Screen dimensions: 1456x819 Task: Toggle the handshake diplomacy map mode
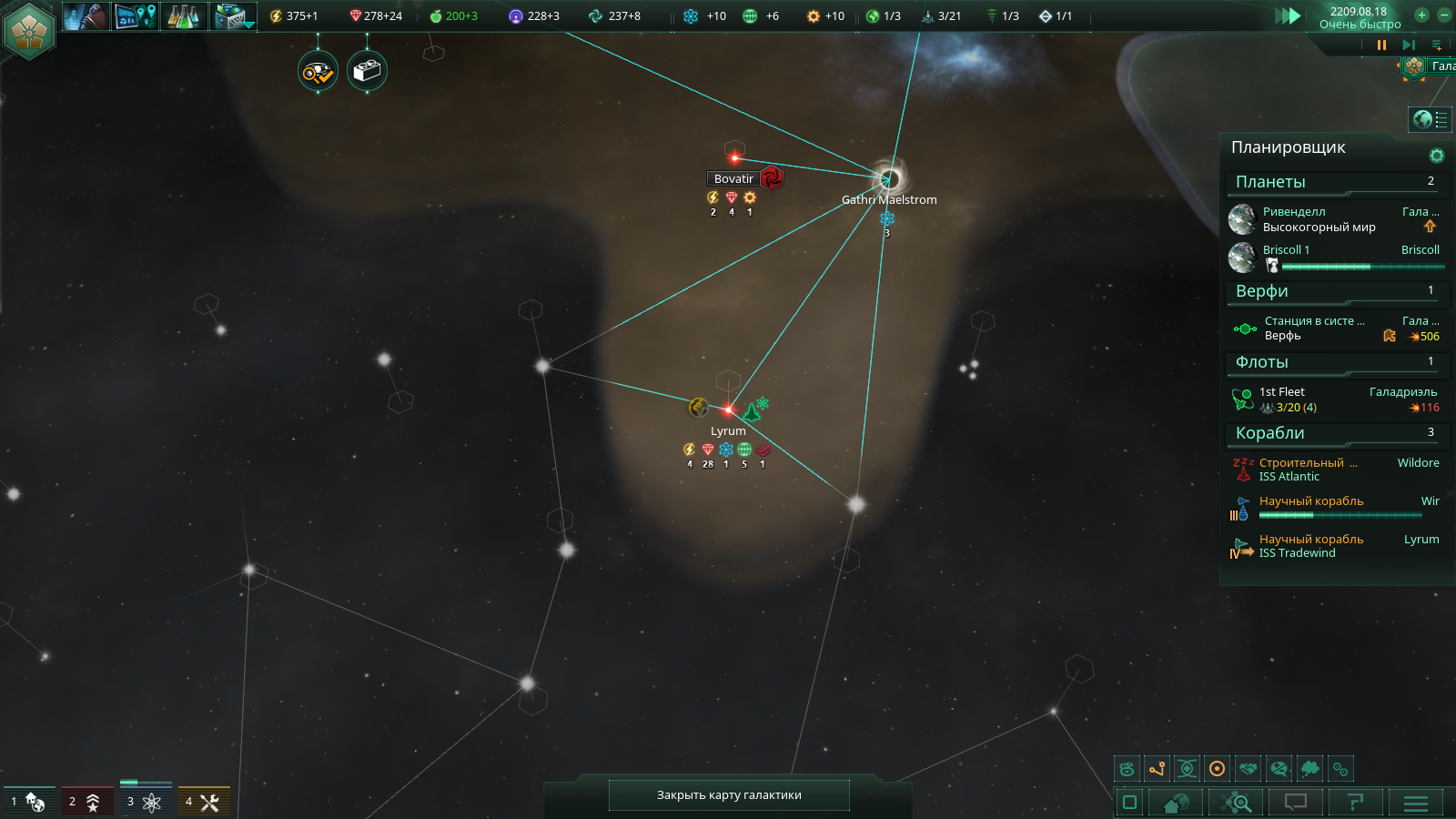[x=1249, y=769]
